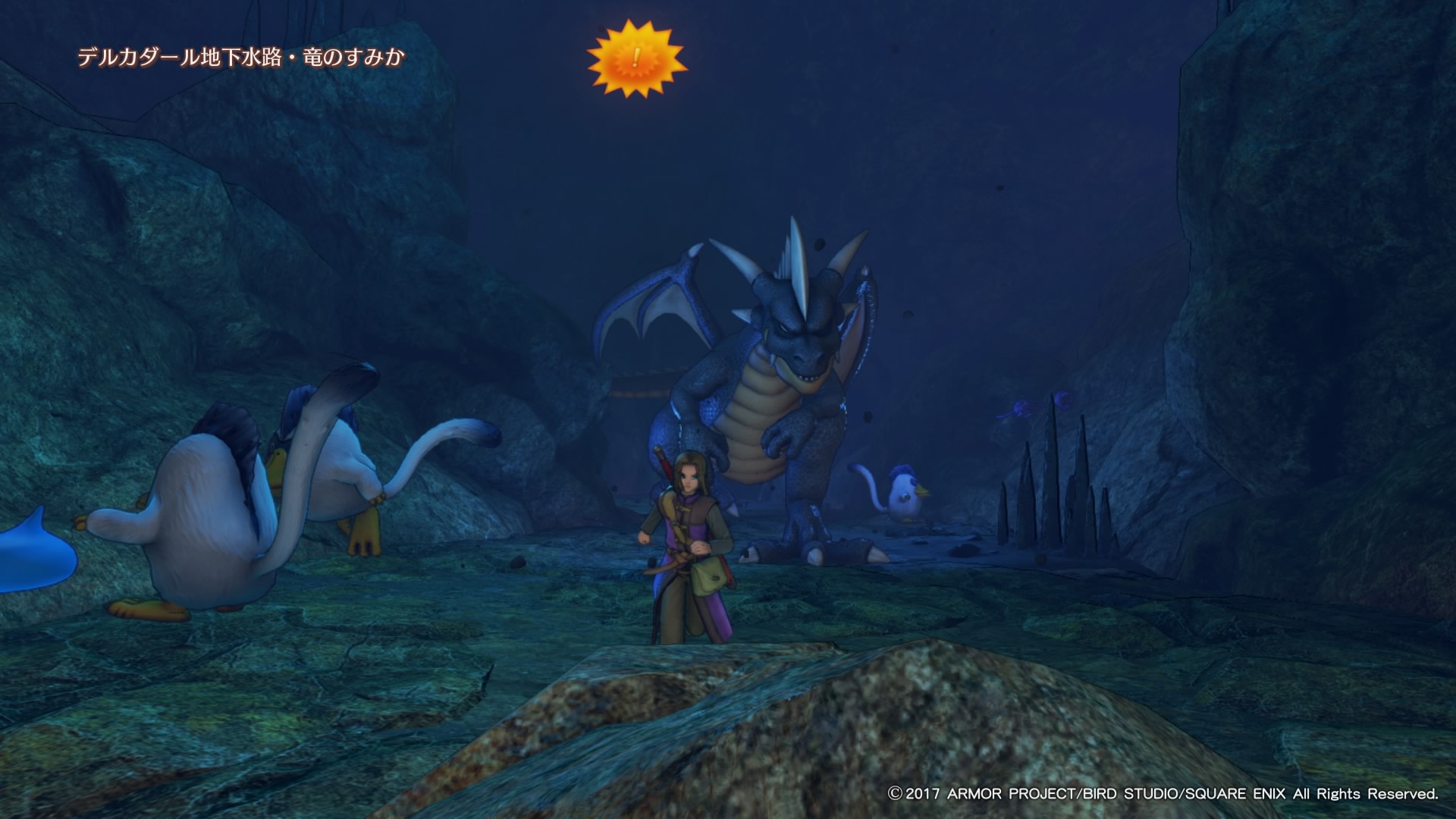Click the orange exclamation alert icon

(636, 59)
